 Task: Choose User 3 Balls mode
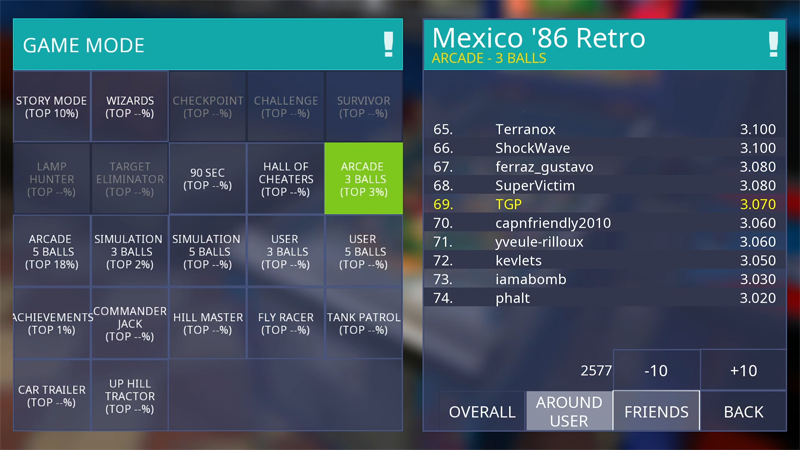286,251
